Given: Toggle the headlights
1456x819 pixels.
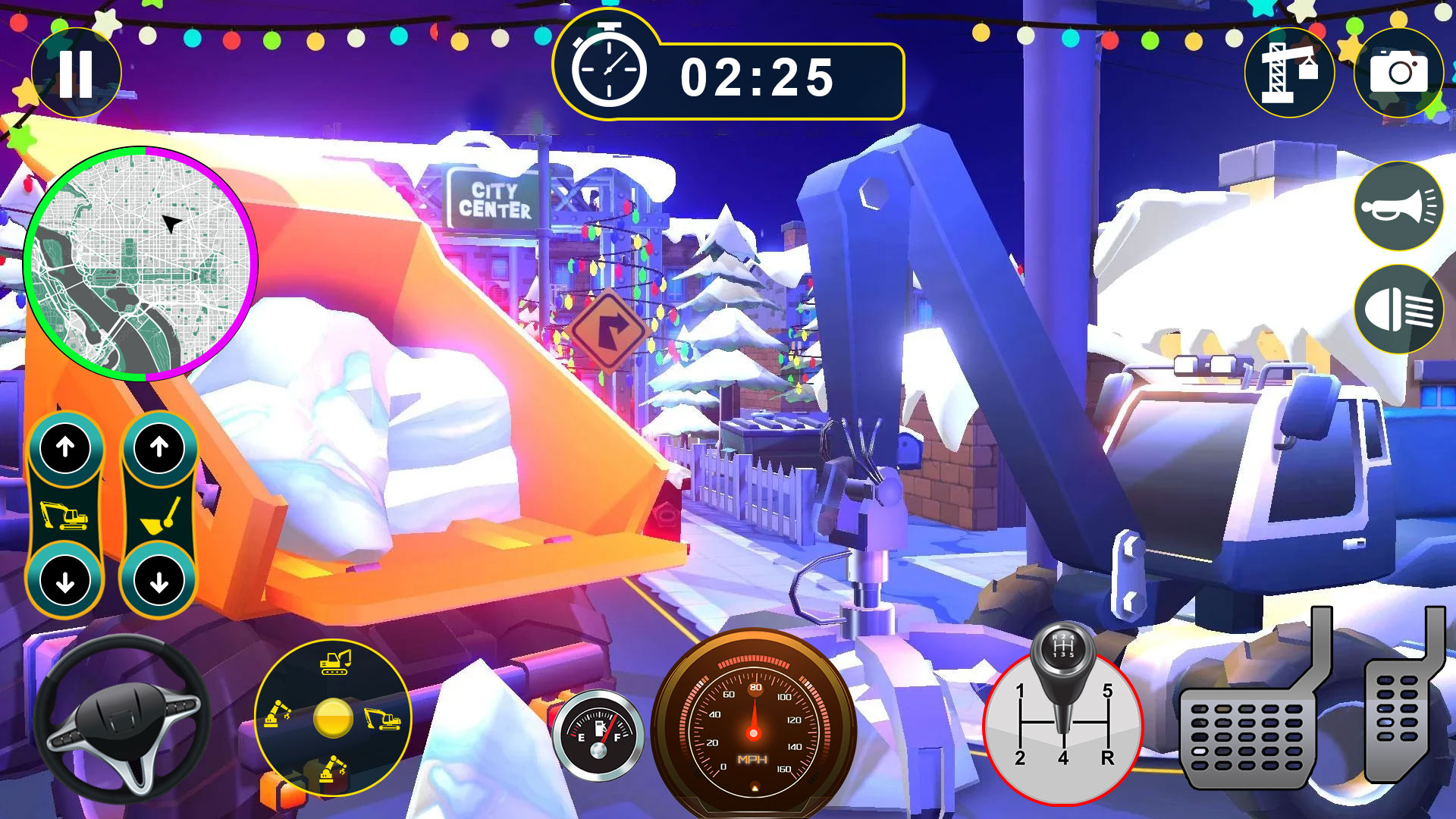Looking at the screenshot, I should [x=1398, y=309].
